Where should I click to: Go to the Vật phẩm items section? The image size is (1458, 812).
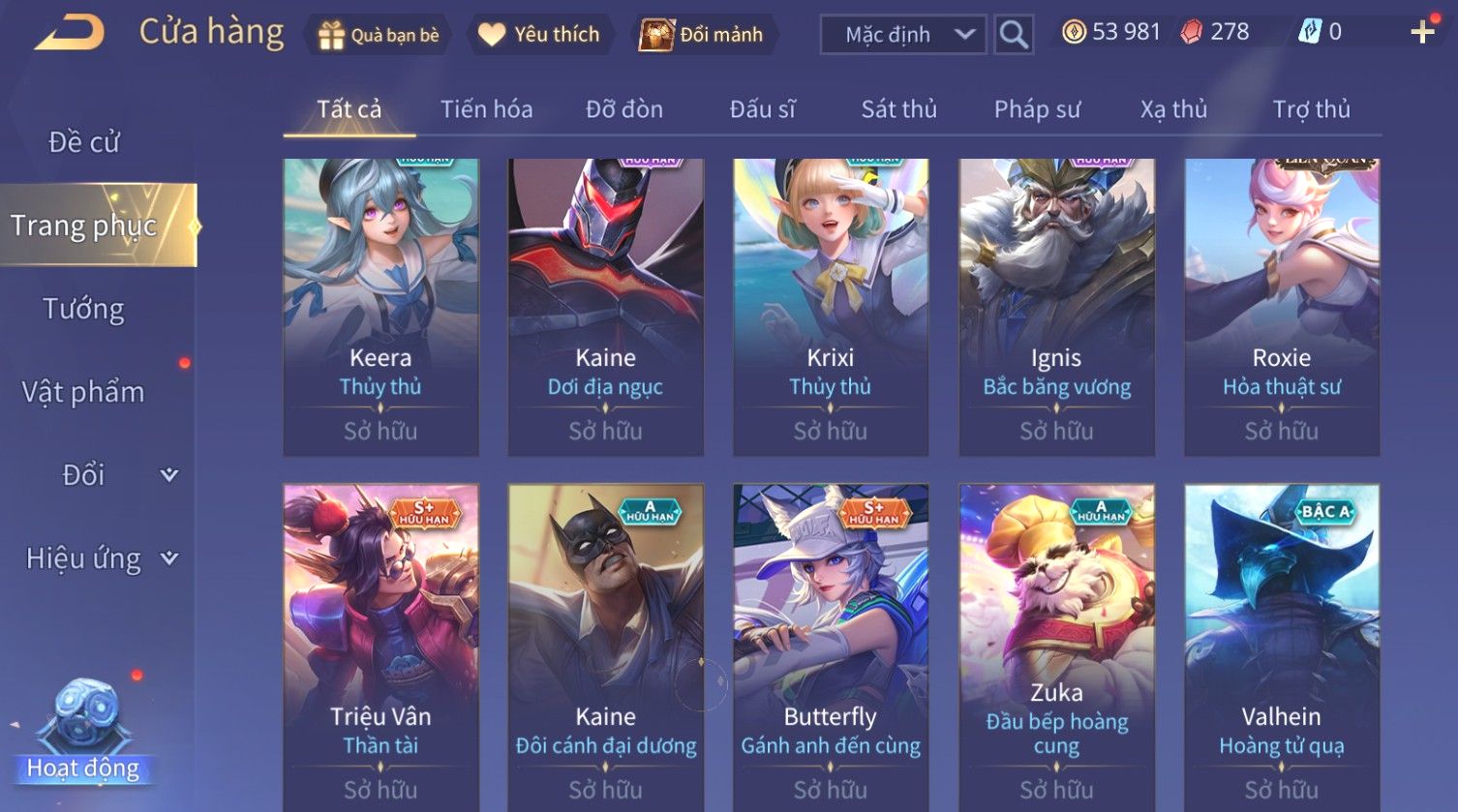point(84,392)
